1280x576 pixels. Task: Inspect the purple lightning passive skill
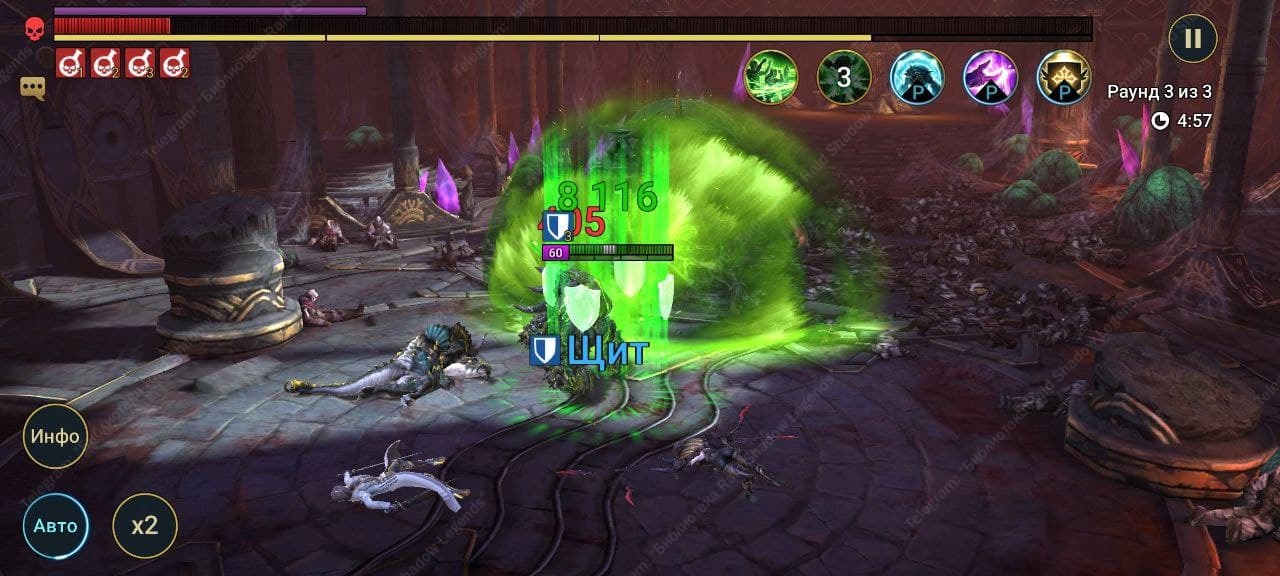(990, 77)
